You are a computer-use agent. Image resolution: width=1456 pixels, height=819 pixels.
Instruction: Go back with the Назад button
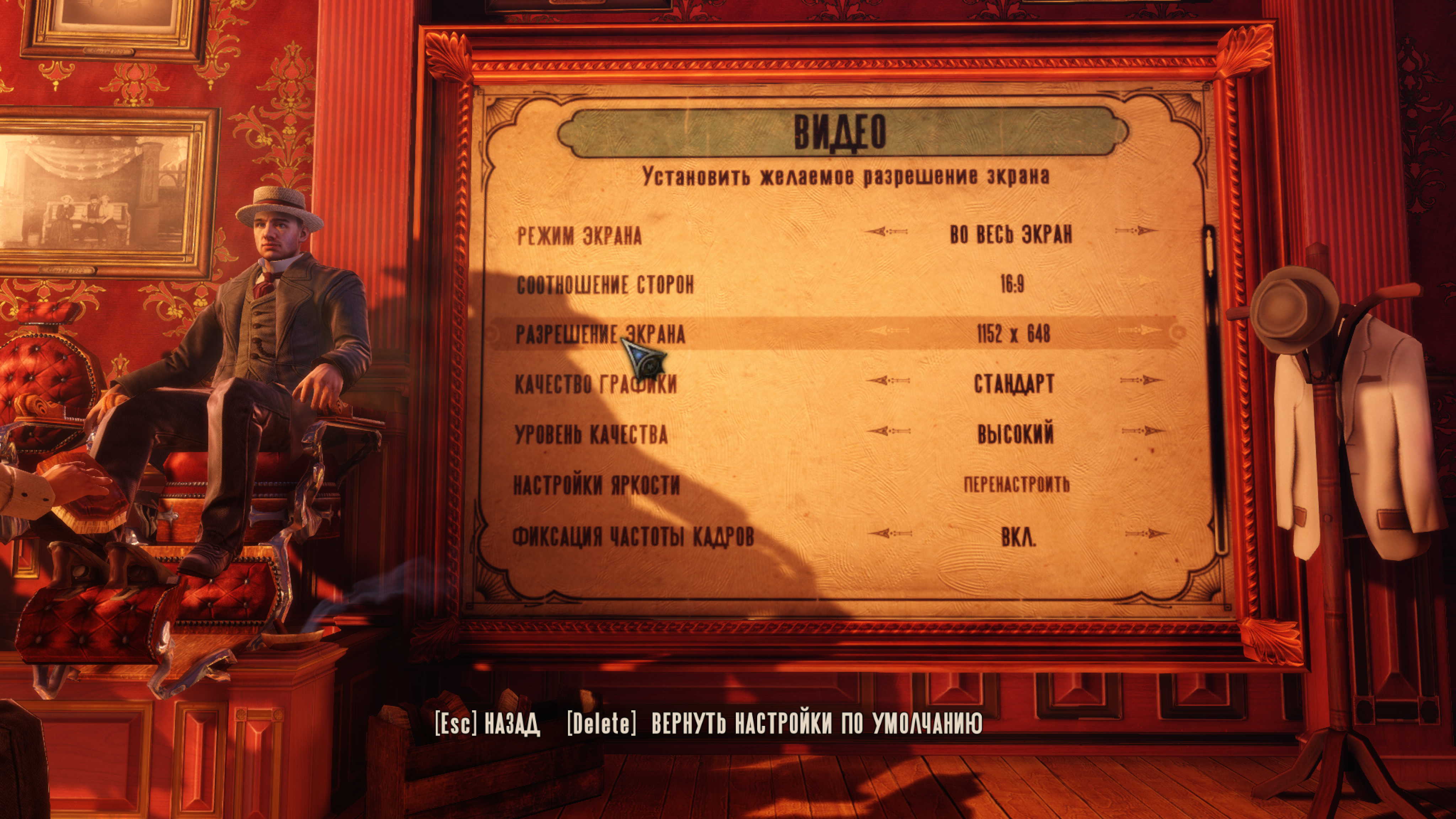[x=487, y=723]
